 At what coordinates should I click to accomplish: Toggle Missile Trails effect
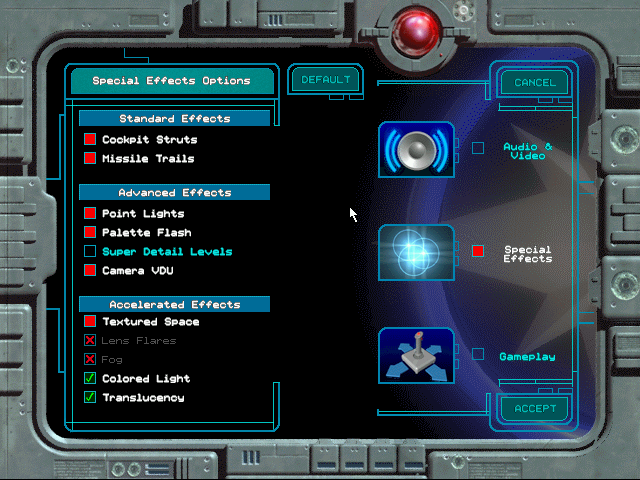pos(90,158)
